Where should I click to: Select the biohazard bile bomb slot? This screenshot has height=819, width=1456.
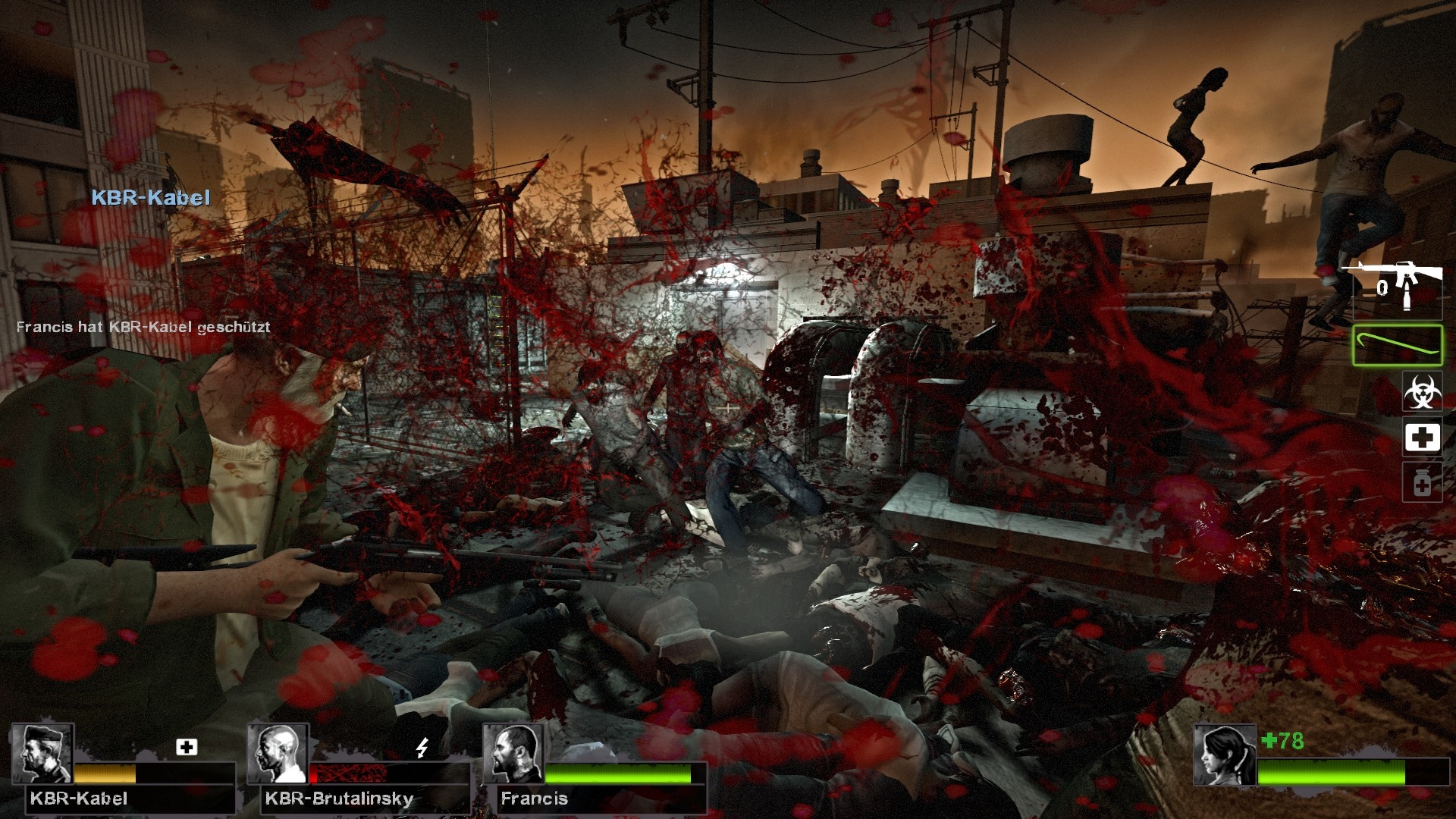(x=1422, y=392)
